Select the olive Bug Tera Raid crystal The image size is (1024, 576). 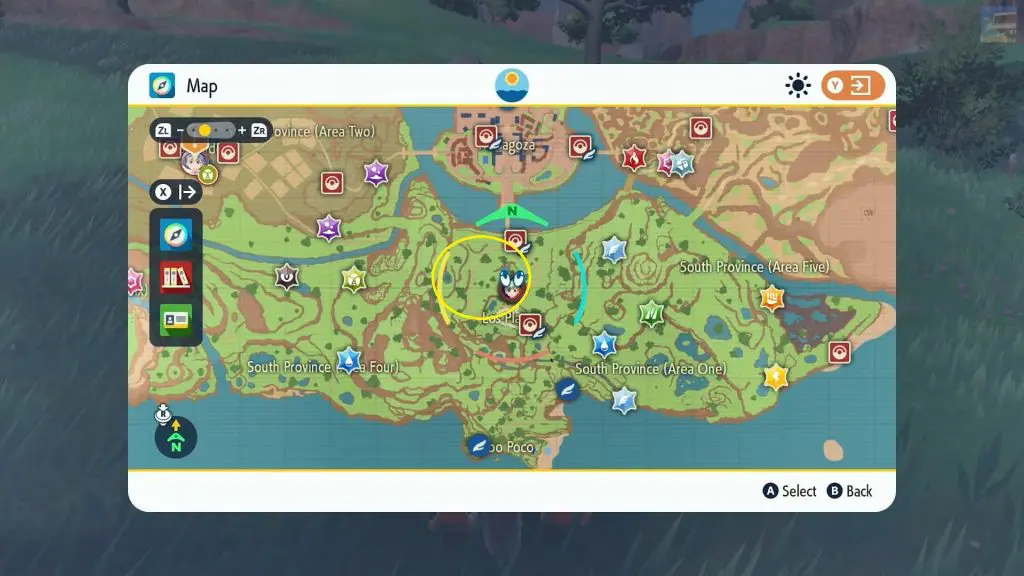pos(354,279)
